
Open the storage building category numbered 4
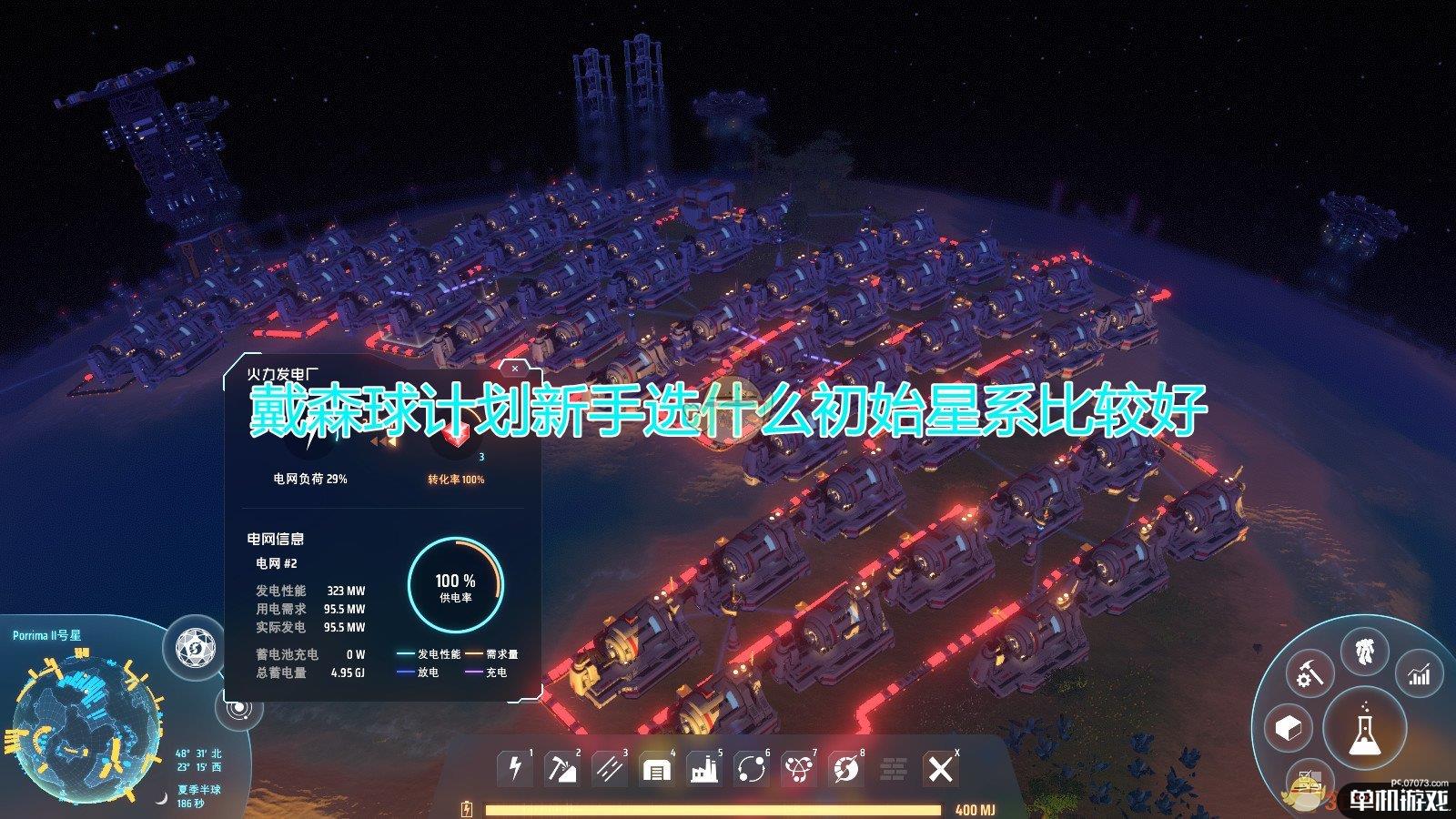tap(656, 769)
